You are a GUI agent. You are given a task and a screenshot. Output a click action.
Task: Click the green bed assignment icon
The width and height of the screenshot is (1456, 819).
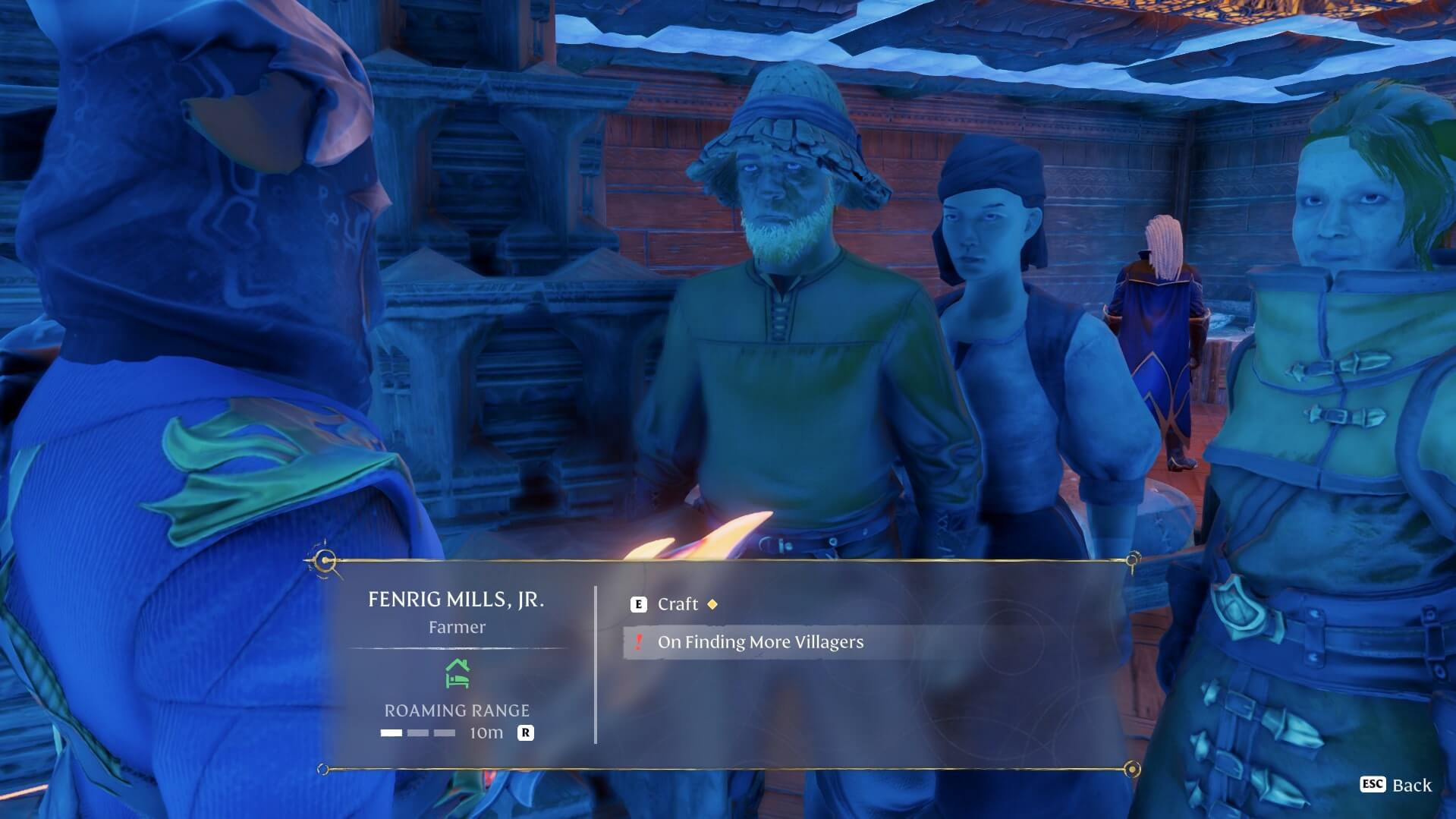457,673
